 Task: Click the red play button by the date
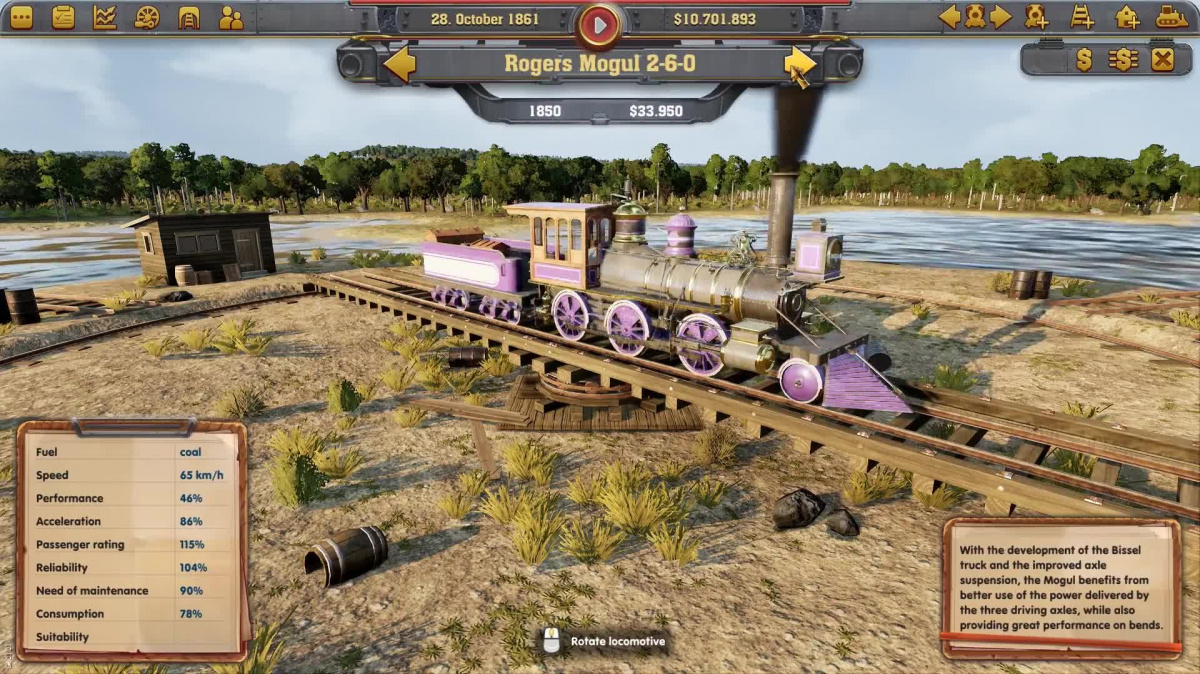coord(600,25)
